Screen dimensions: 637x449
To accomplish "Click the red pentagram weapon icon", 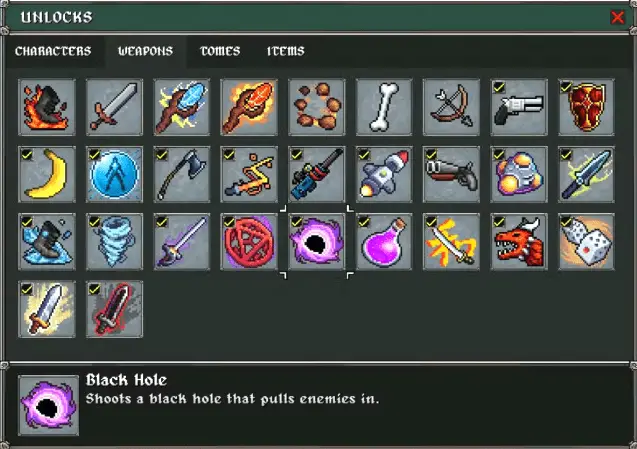I will (249, 241).
